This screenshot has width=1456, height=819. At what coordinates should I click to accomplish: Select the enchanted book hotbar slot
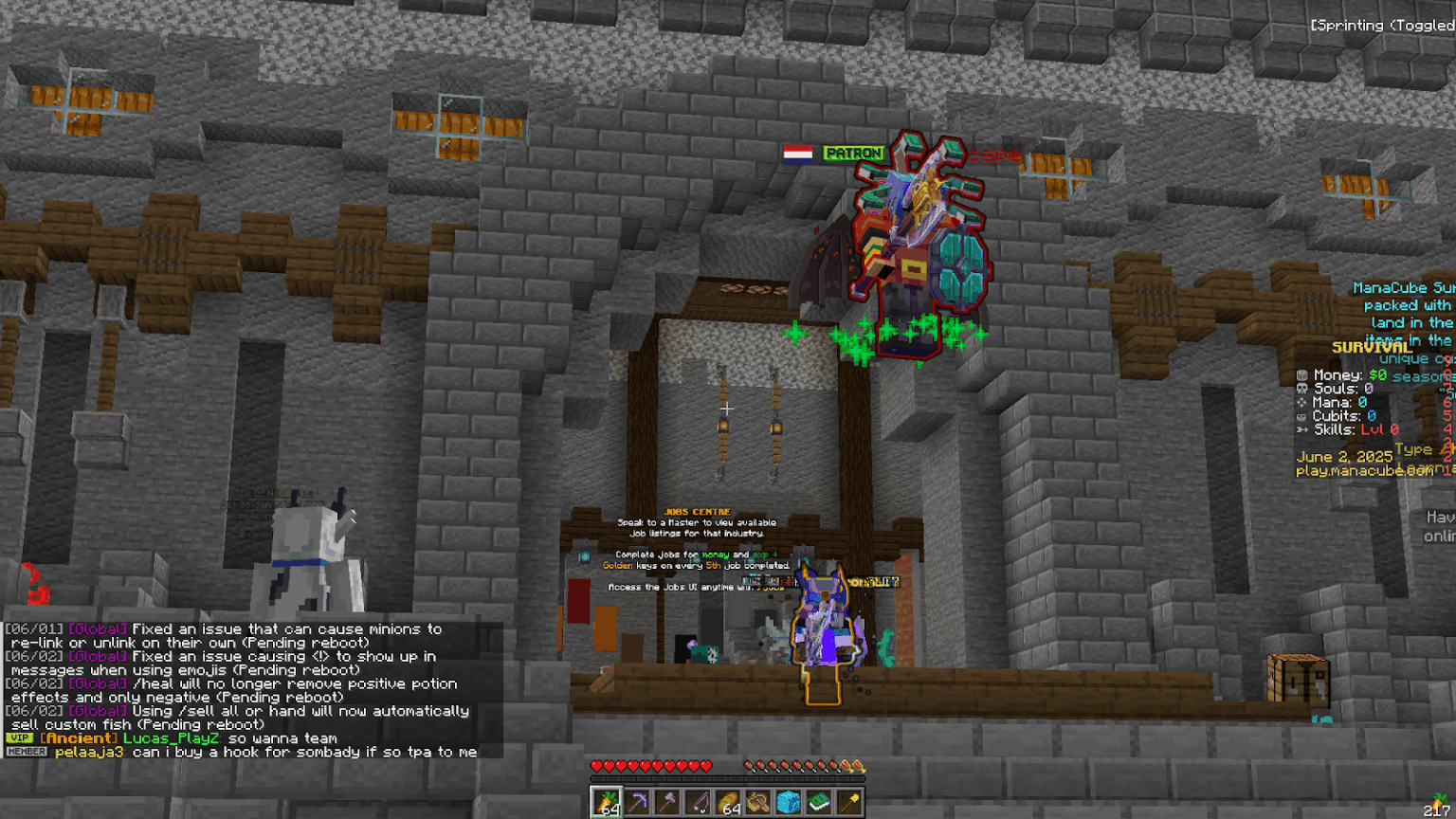point(817,801)
